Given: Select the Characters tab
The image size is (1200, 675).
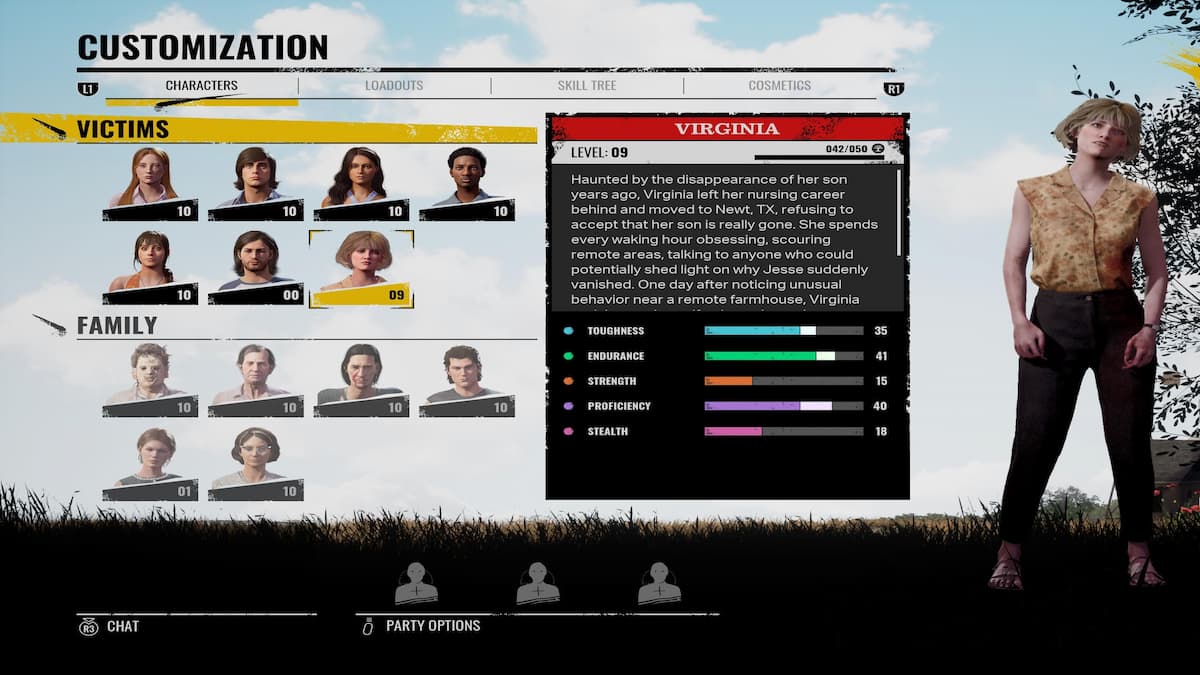Looking at the screenshot, I should pyautogui.click(x=201, y=86).
